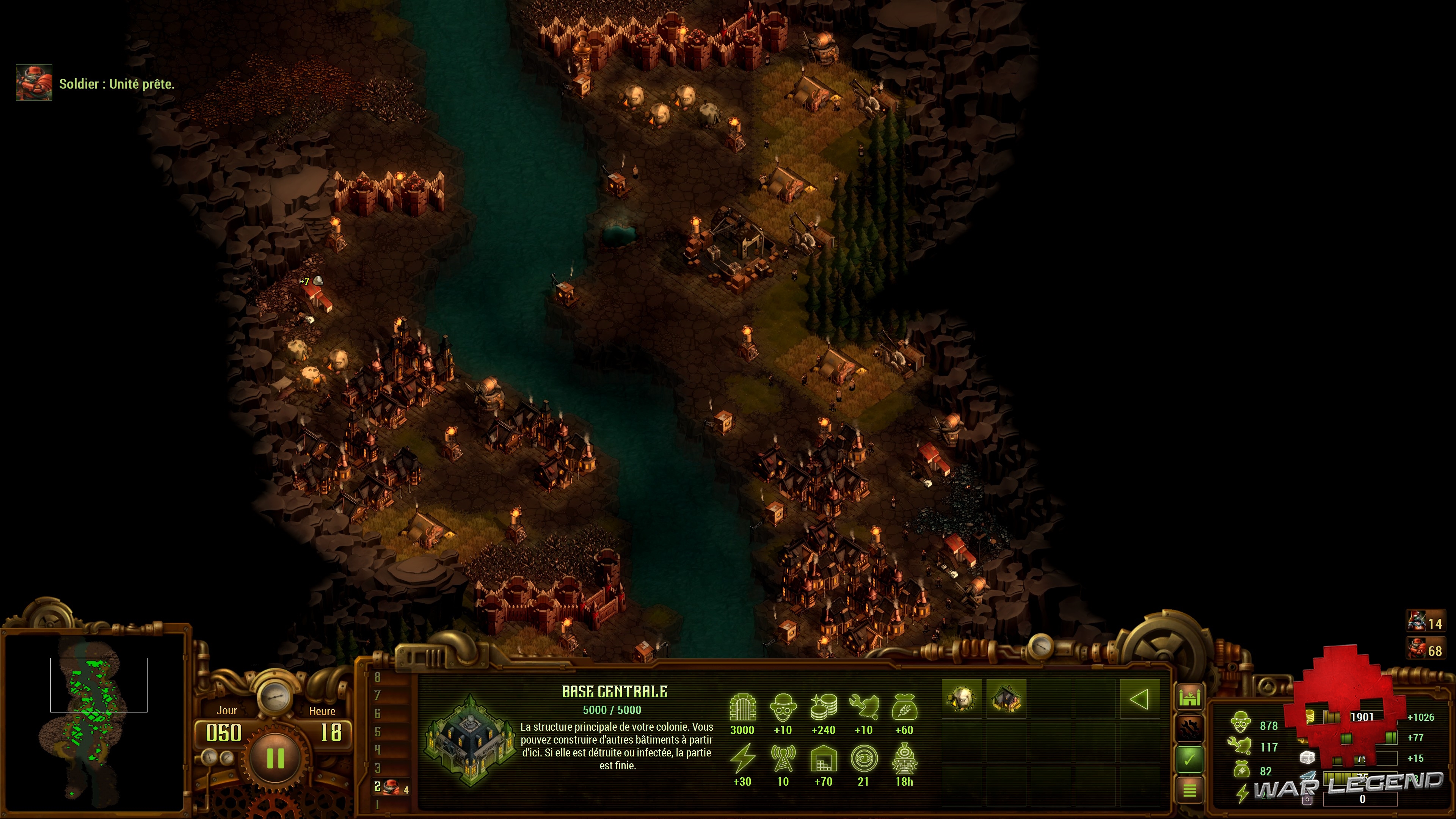Click the wrench repair button
Image resolution: width=1456 pixels, height=819 pixels.
click(x=1189, y=728)
